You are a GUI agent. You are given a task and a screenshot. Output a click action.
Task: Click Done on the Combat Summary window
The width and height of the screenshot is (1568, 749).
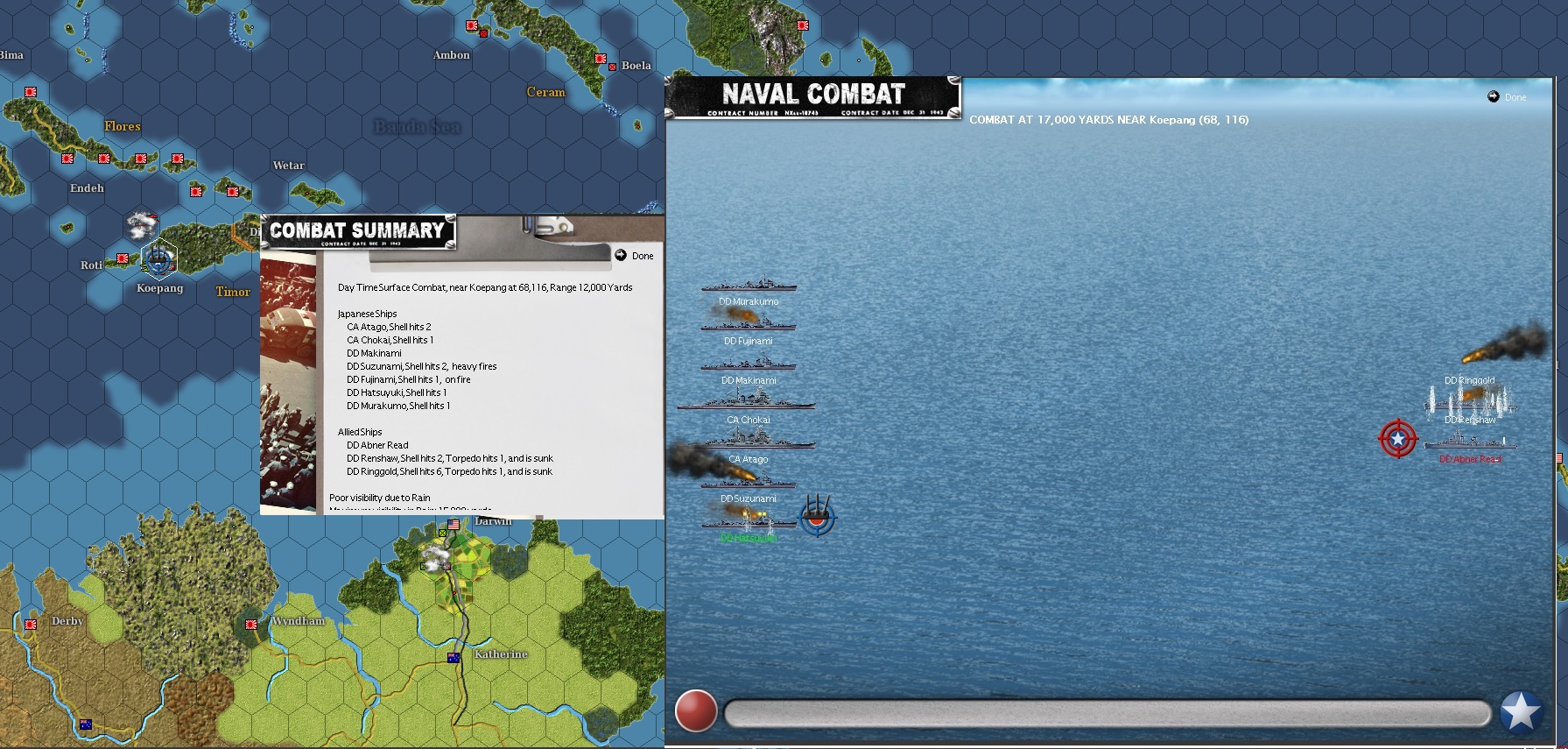click(x=635, y=256)
